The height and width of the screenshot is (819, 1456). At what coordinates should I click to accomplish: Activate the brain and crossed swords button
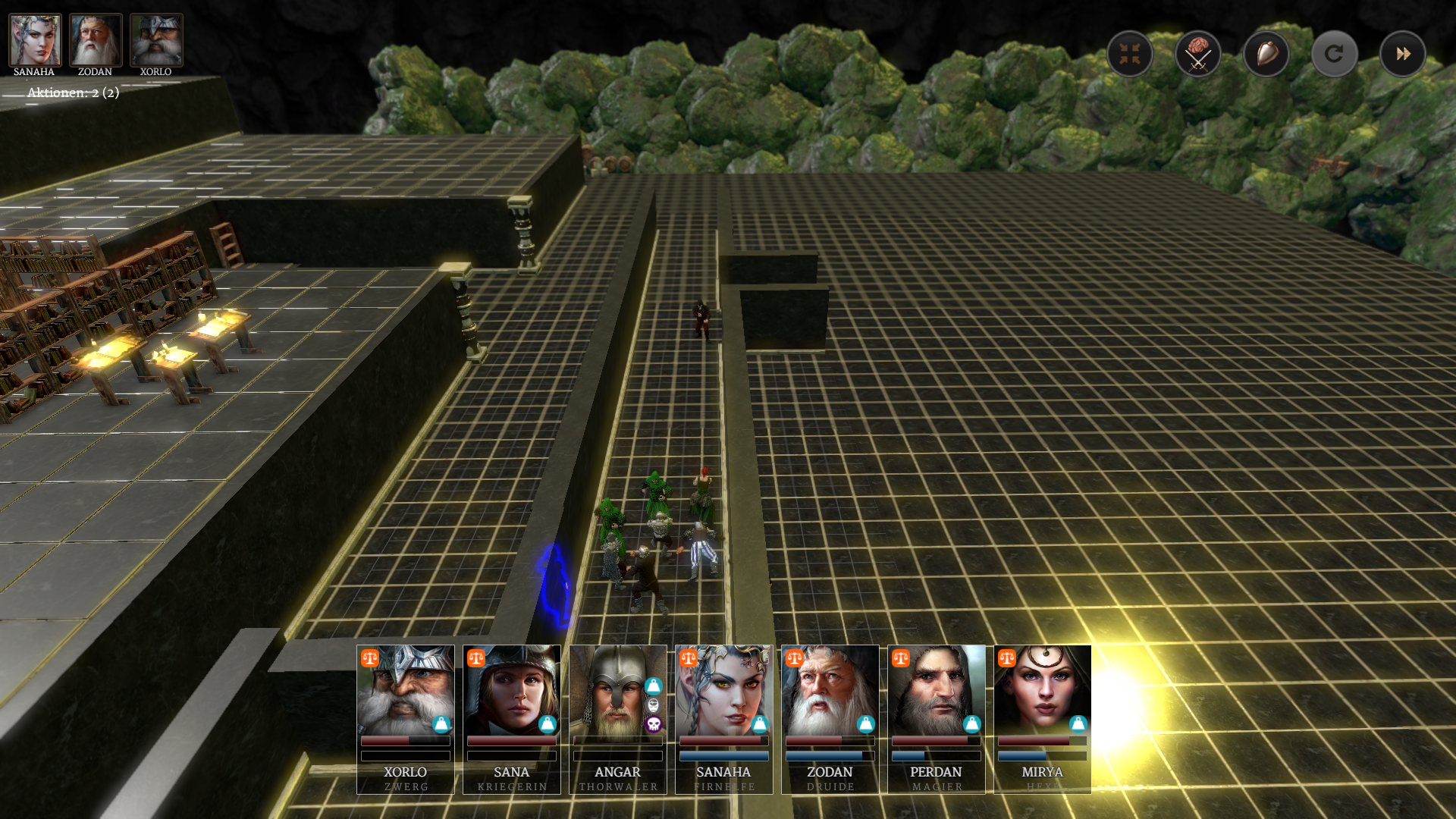point(1198,54)
